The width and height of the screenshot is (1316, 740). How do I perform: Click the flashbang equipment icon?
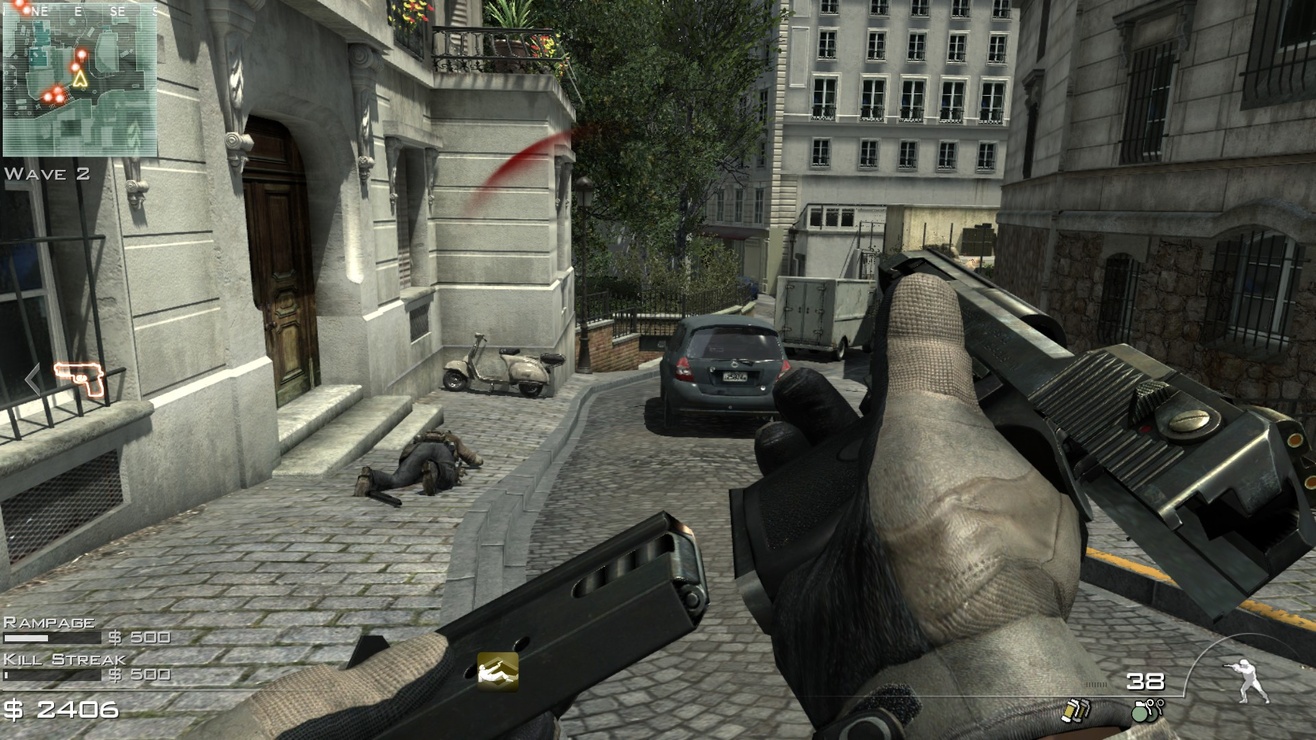[x=1074, y=711]
